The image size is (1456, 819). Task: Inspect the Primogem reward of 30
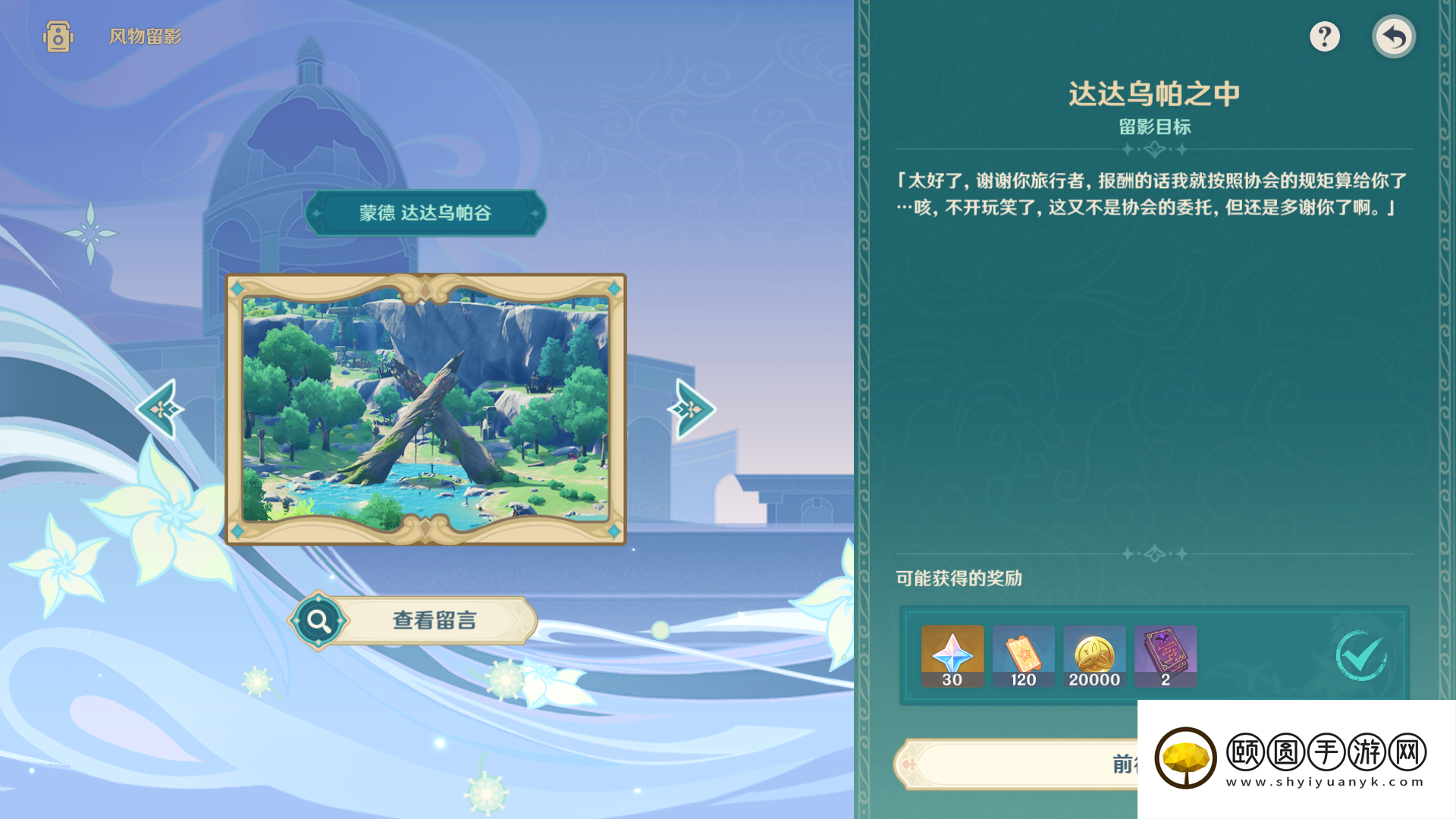pos(952,656)
